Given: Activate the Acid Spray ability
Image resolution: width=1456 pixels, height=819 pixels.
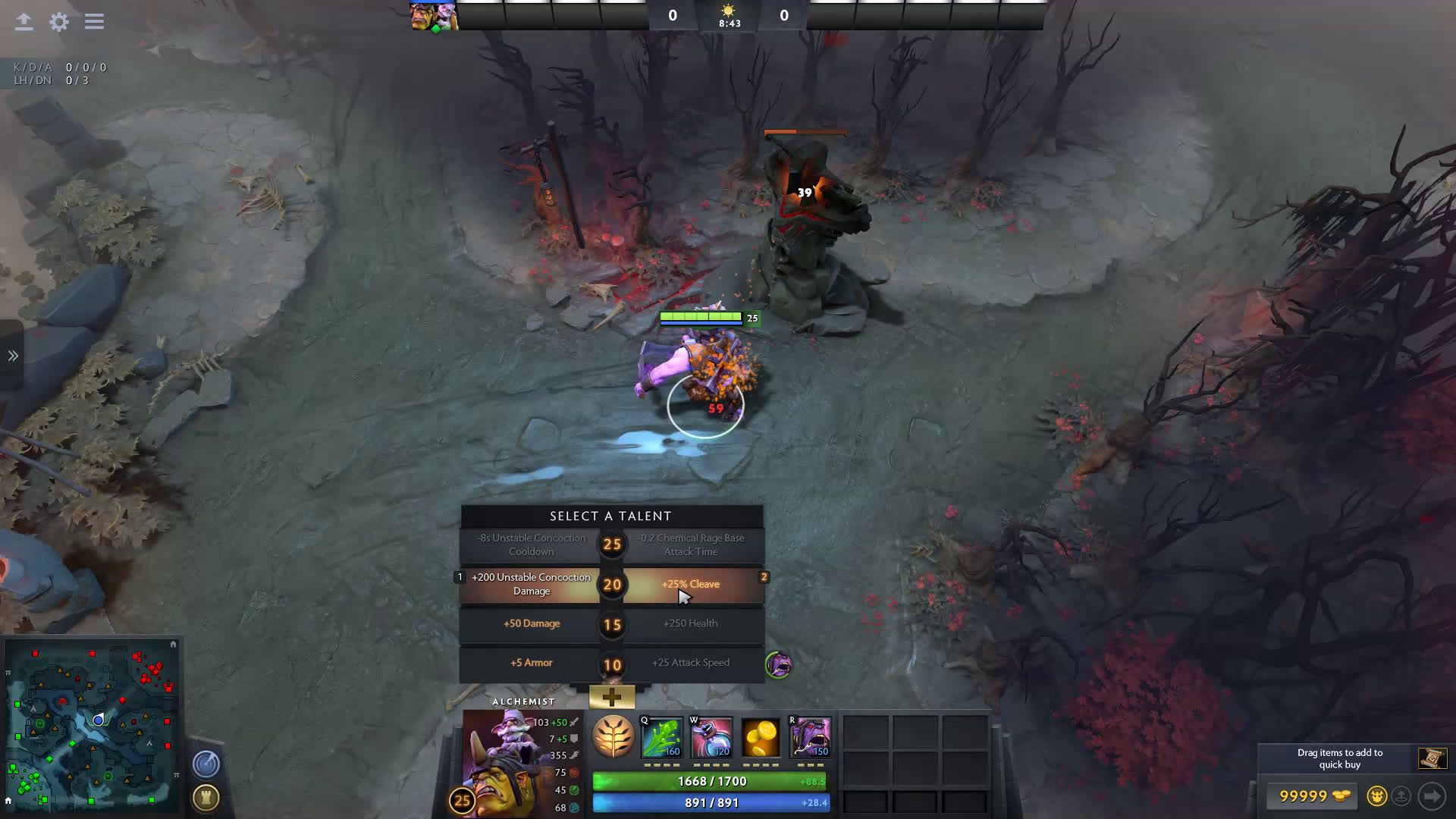Looking at the screenshot, I should [662, 738].
